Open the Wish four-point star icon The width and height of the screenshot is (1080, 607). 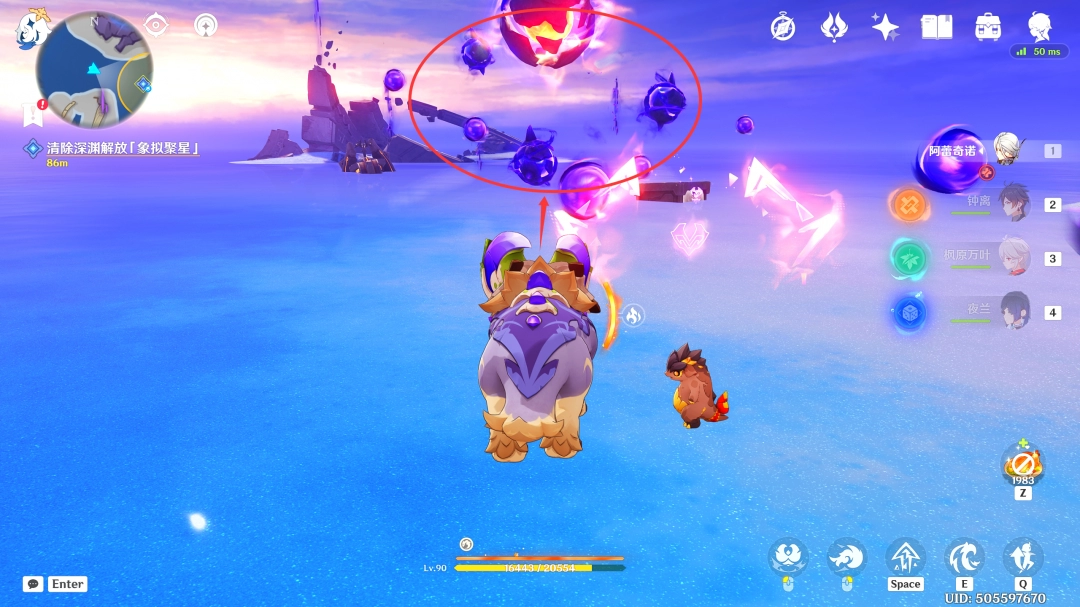coord(885,27)
